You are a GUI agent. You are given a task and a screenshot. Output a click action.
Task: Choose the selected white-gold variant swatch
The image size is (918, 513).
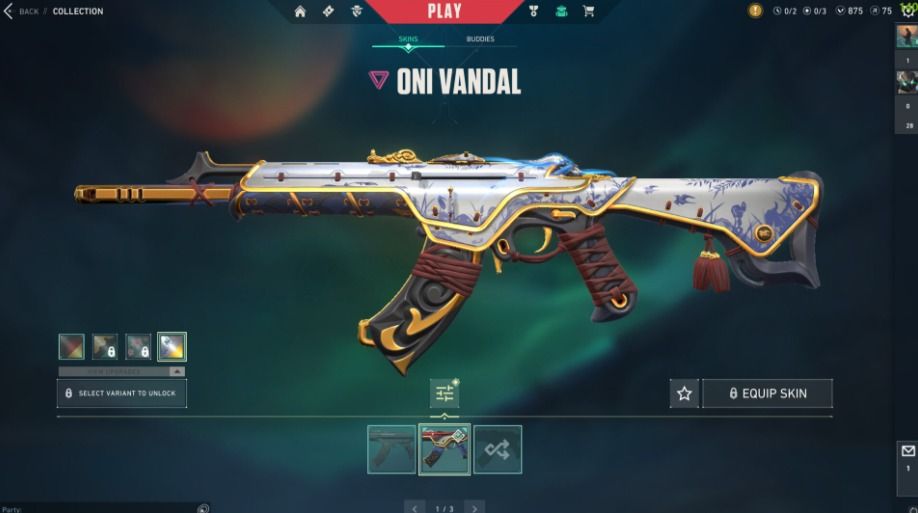172,347
